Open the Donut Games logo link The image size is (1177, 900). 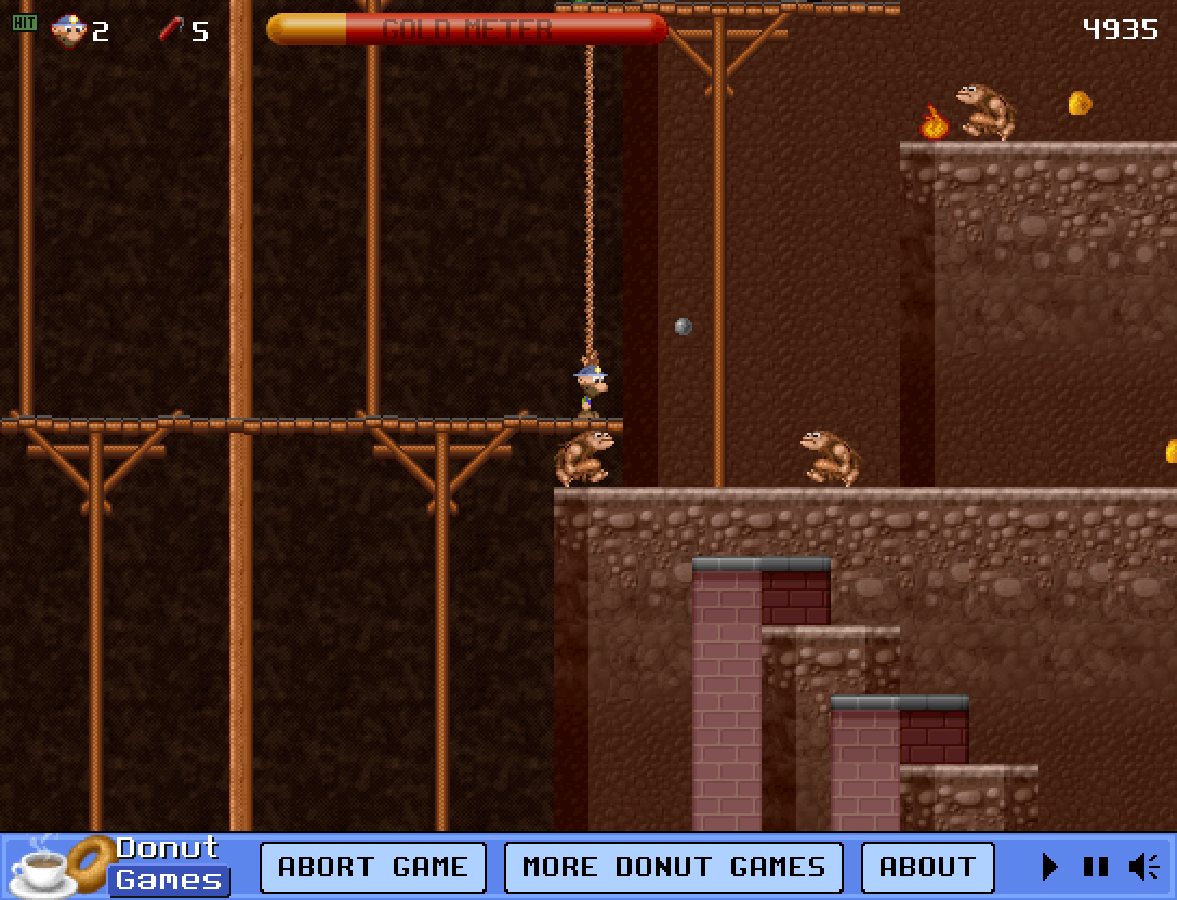120,865
